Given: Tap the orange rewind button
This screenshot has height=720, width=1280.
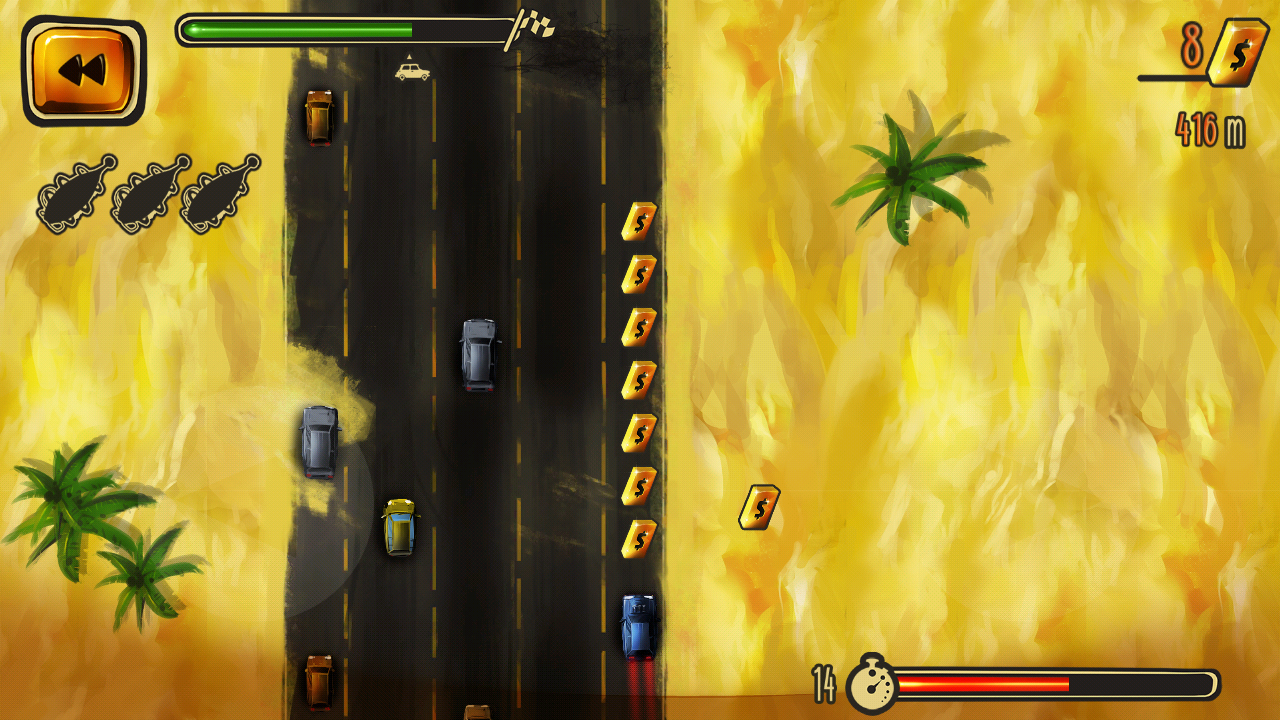Looking at the screenshot, I should (x=83, y=71).
